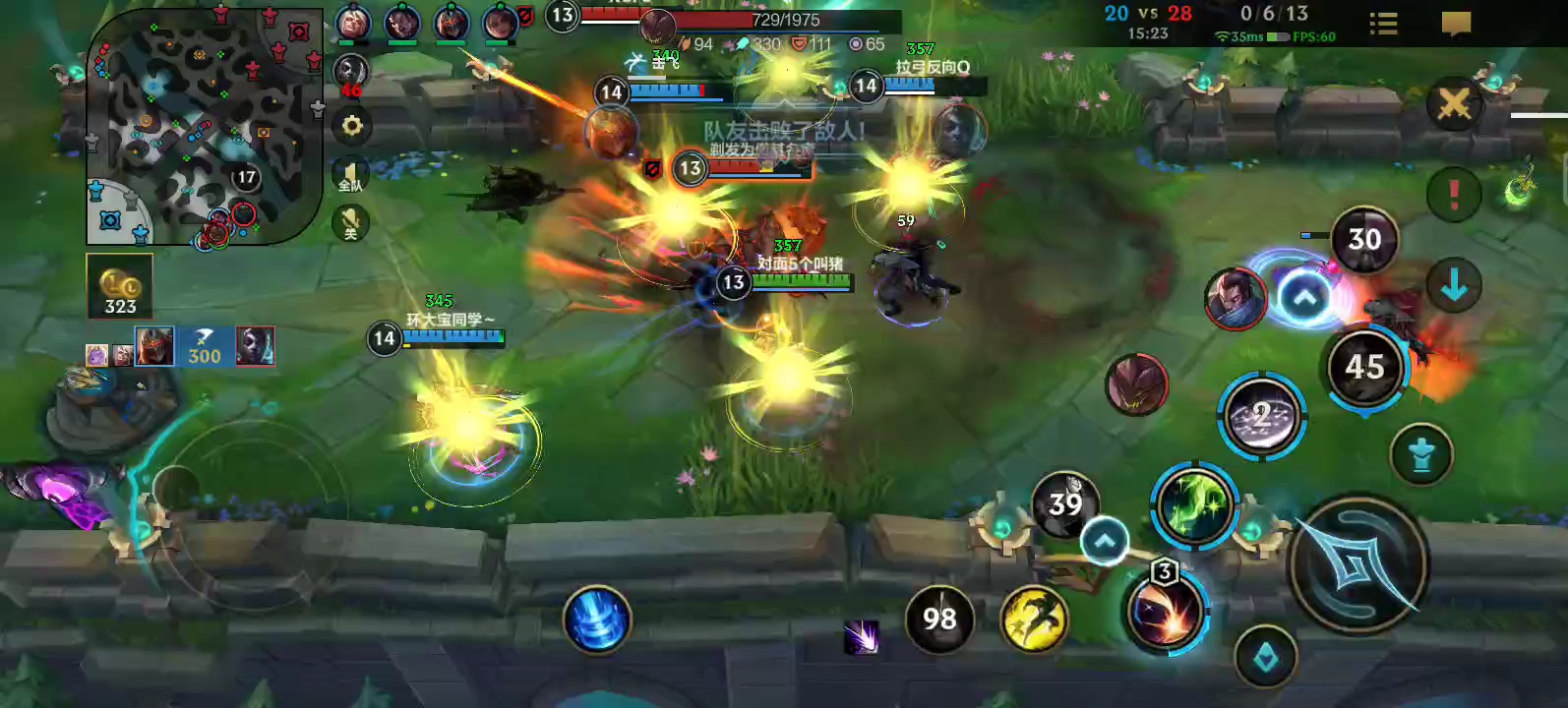Open the gear settings menu
This screenshot has width=1568, height=708.
click(x=351, y=126)
